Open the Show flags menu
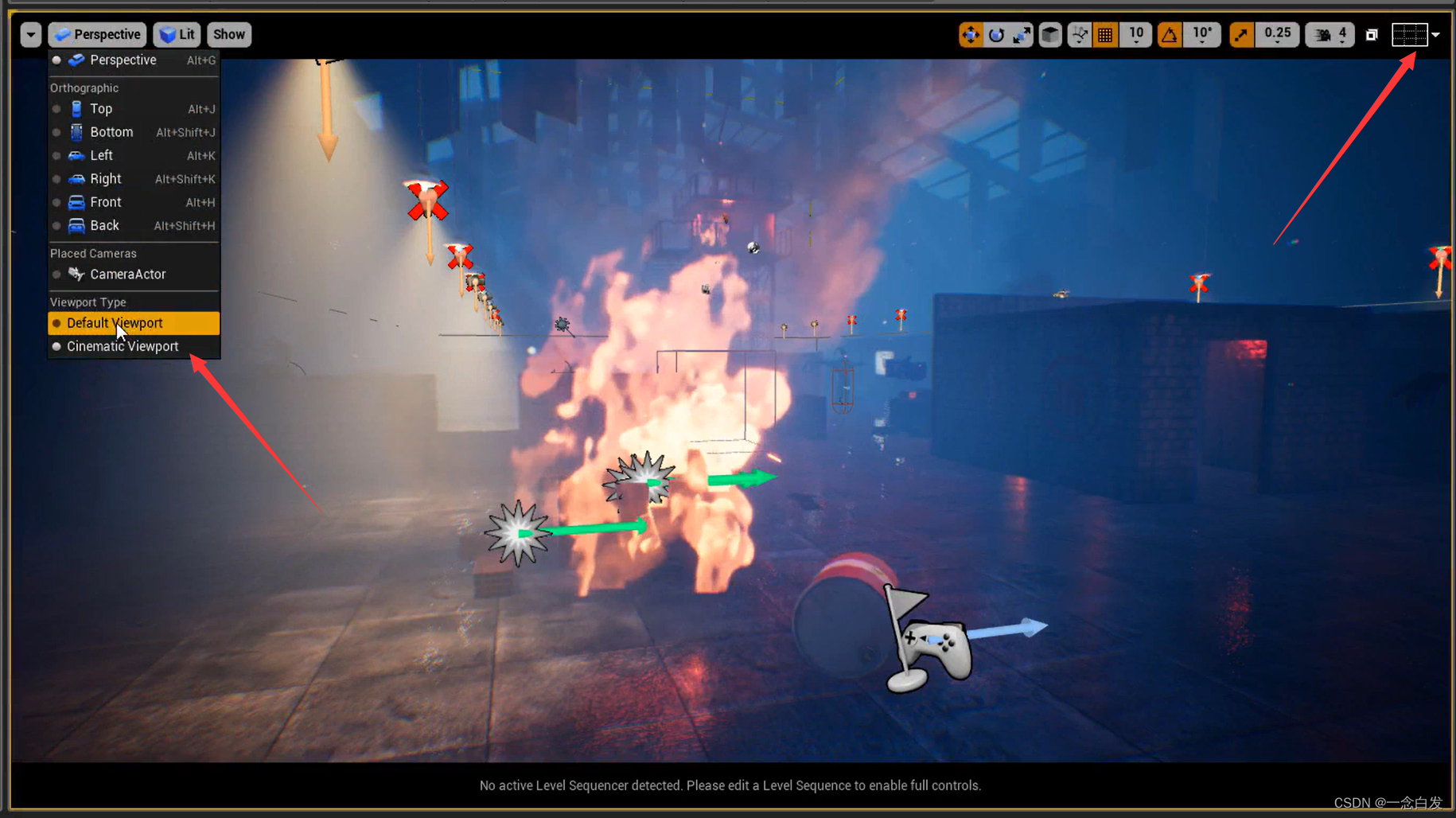The height and width of the screenshot is (818, 1456). point(229,34)
